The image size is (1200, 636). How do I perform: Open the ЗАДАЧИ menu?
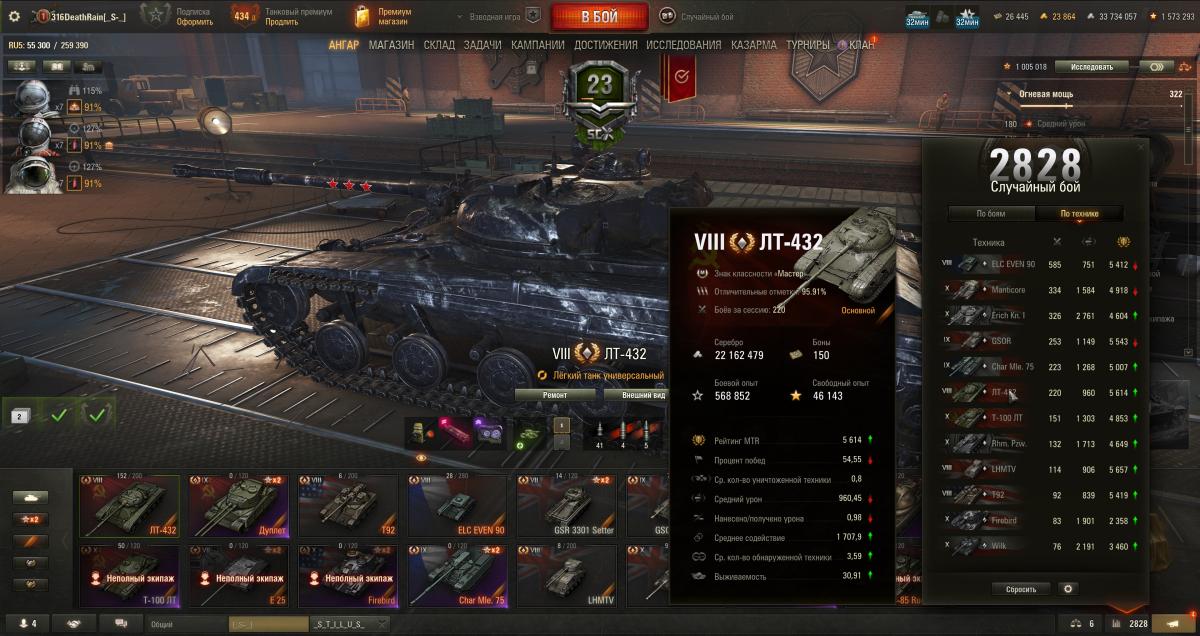[483, 45]
